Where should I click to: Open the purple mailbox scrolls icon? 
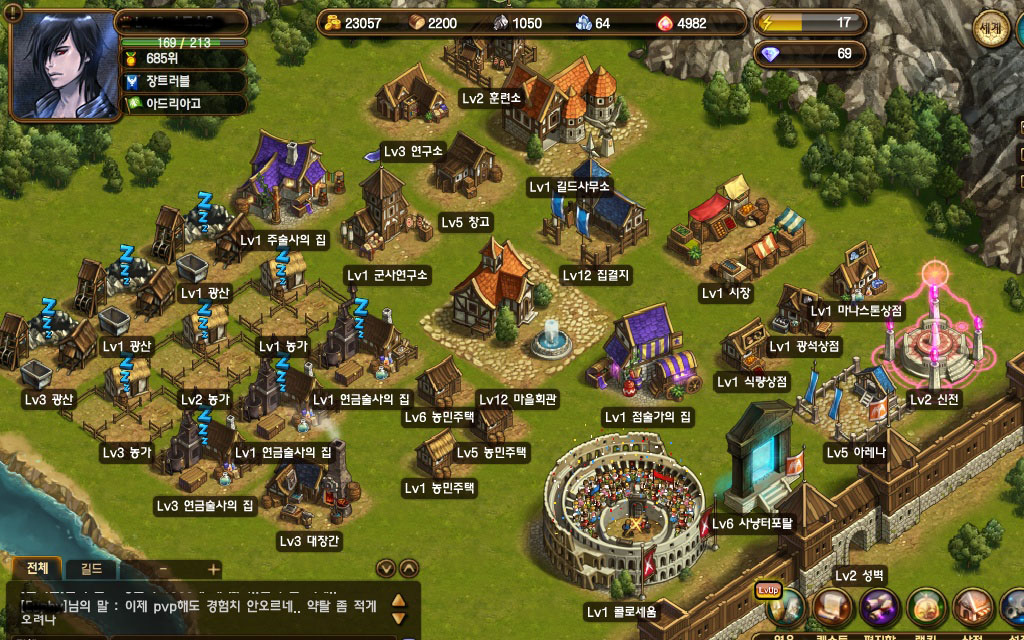[878, 606]
